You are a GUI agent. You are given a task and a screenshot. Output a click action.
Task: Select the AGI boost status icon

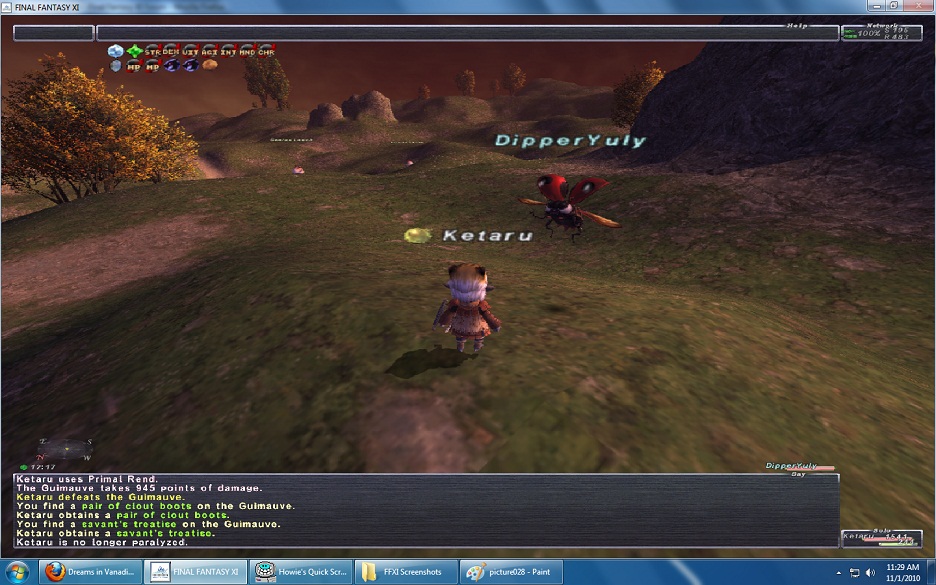click(x=210, y=50)
